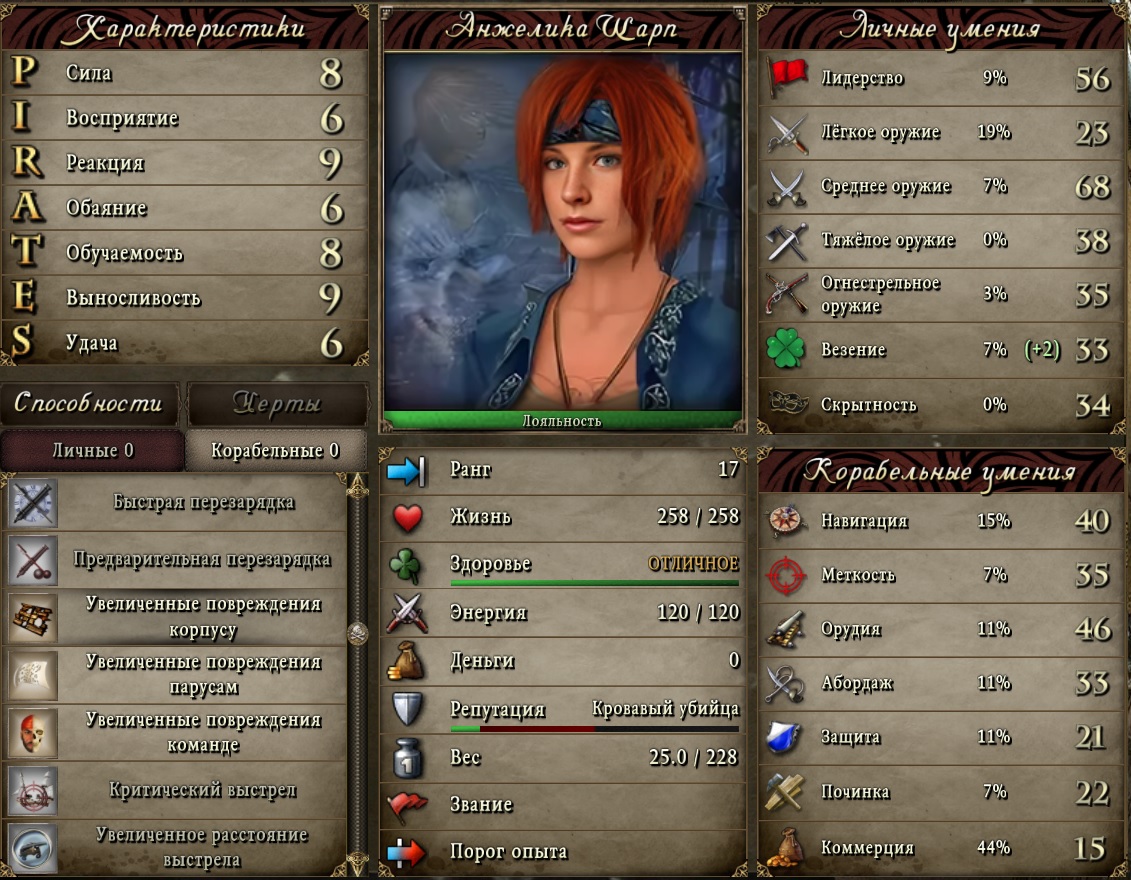Select the Лидерство skill row
1131x880 pixels.
coord(938,78)
